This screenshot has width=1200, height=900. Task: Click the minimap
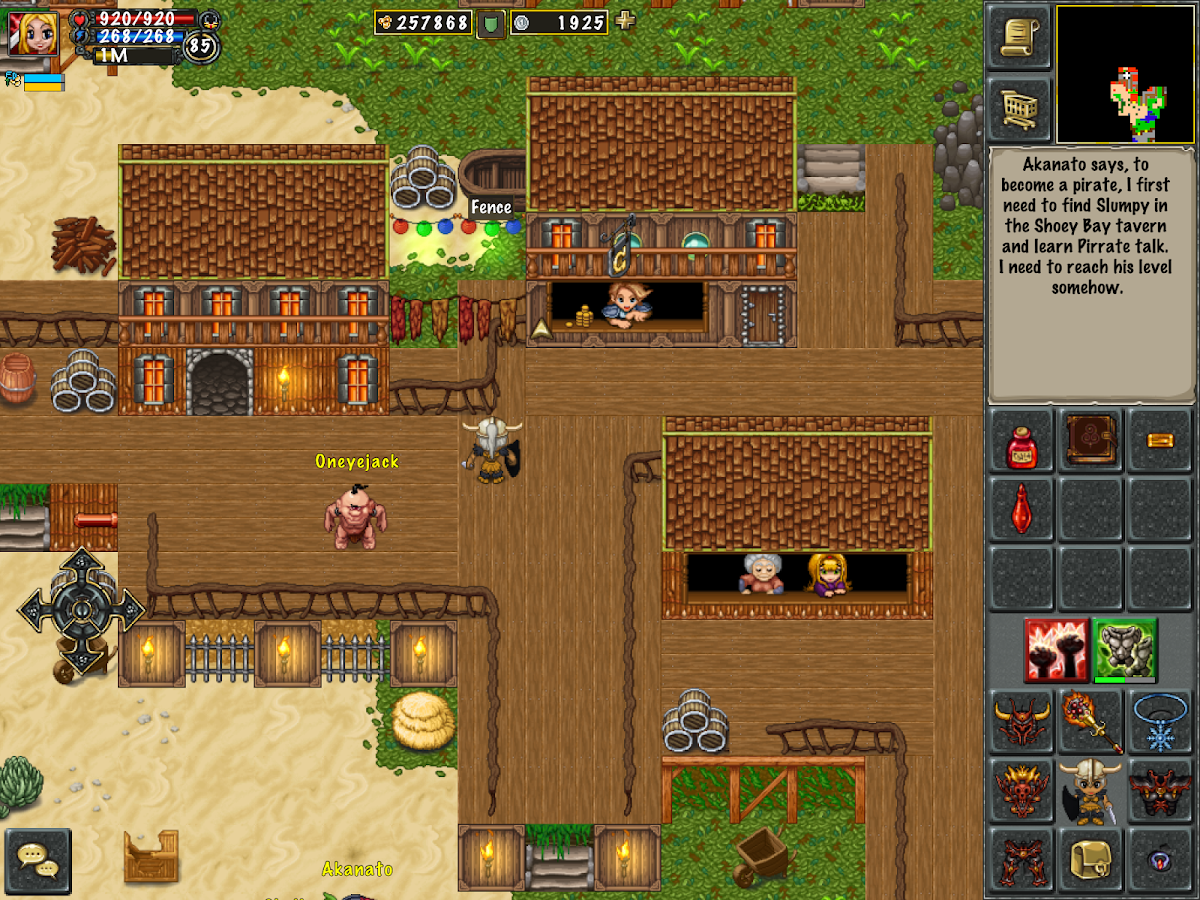pos(1125,75)
